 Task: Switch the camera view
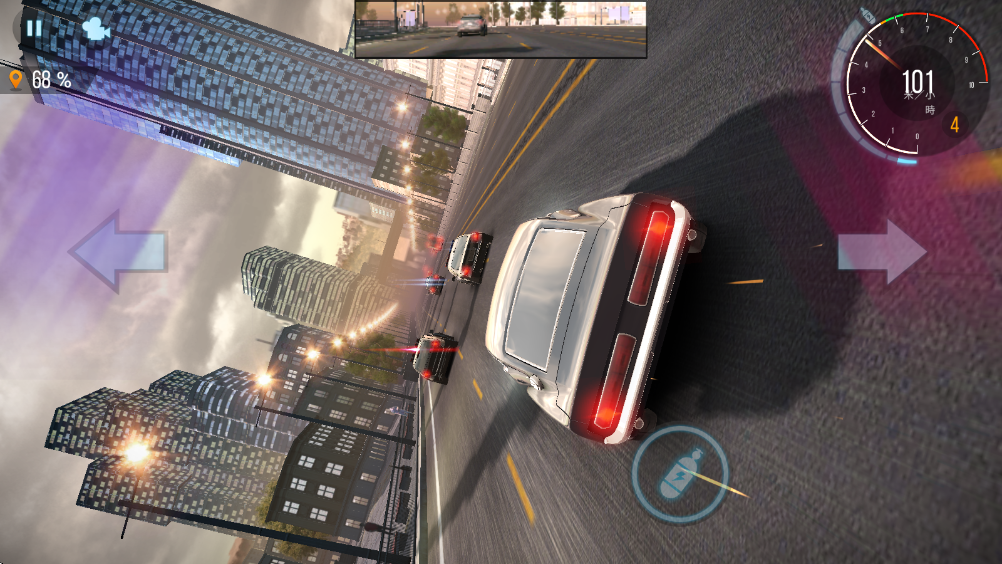click(x=95, y=28)
